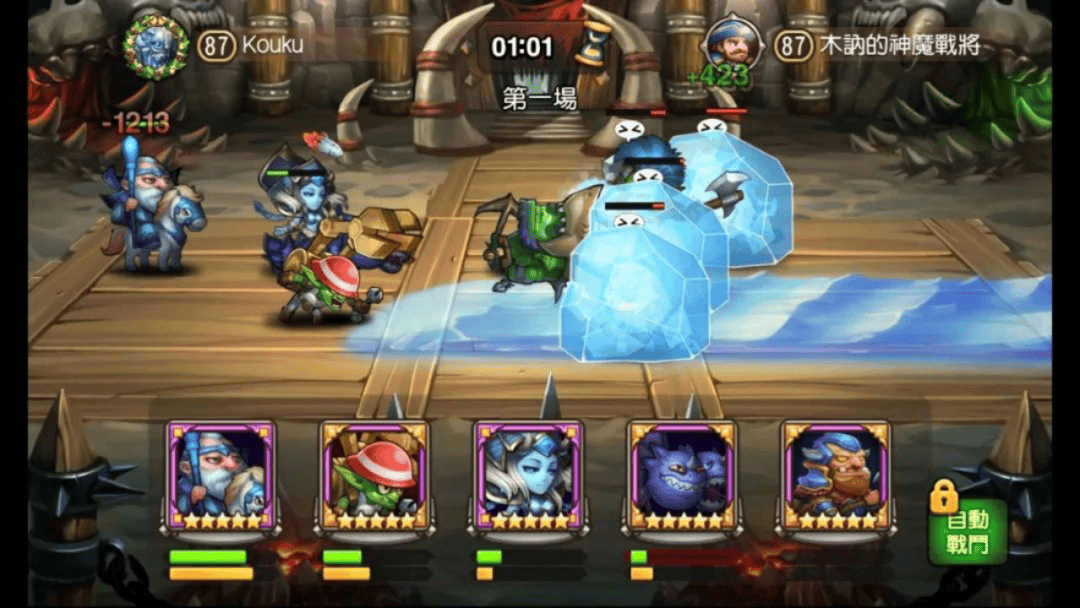View player Kouku's avatar
The height and width of the screenshot is (608, 1080).
click(156, 45)
